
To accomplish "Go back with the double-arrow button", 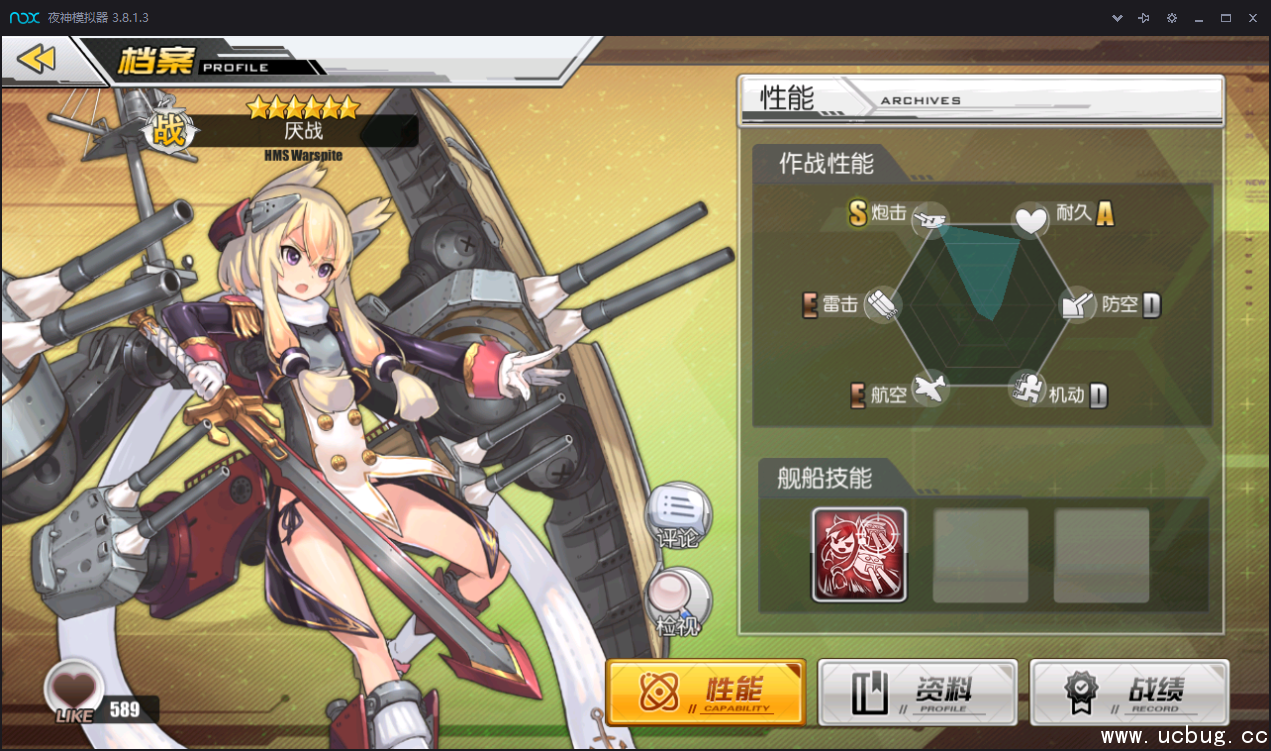I will point(37,60).
